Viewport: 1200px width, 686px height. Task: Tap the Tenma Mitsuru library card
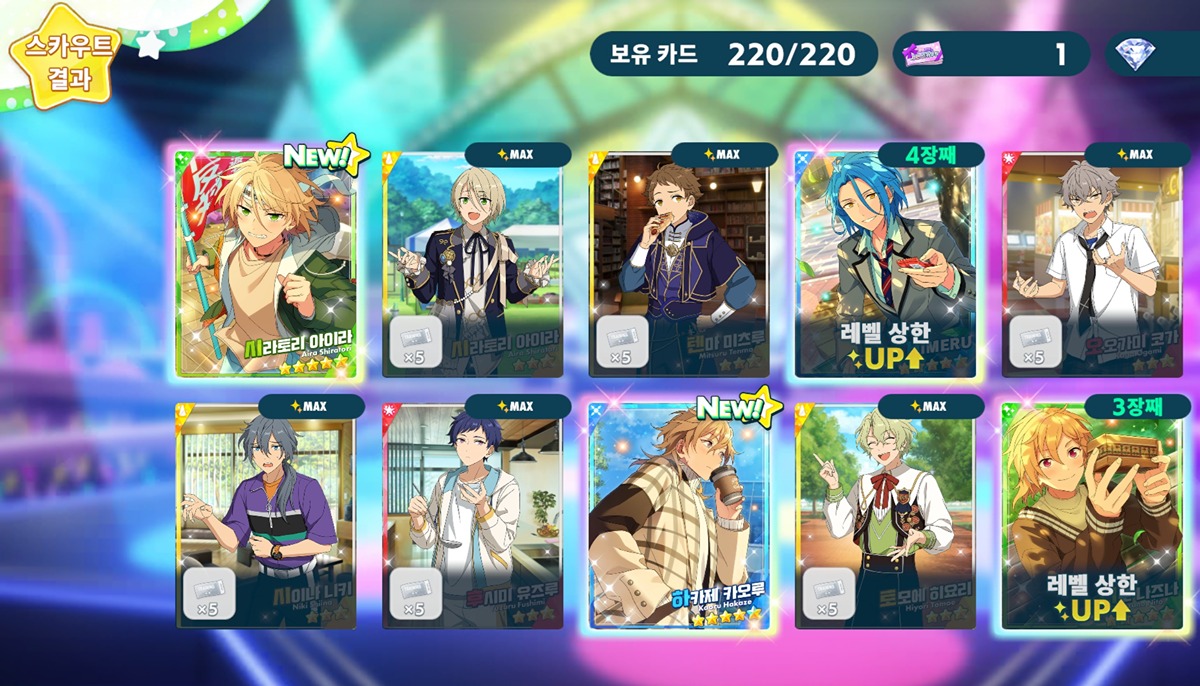pyautogui.click(x=679, y=265)
